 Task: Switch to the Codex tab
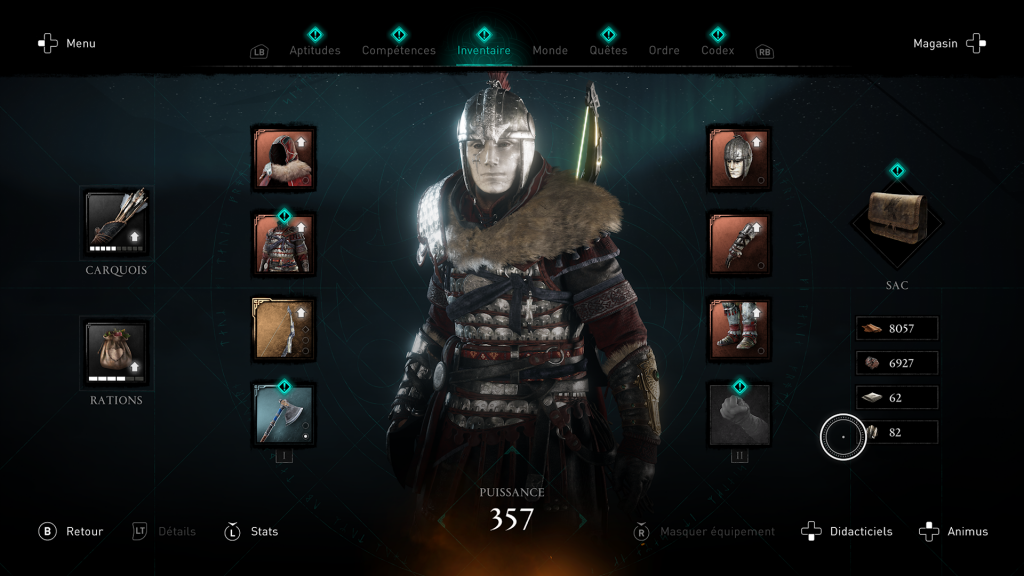717,50
